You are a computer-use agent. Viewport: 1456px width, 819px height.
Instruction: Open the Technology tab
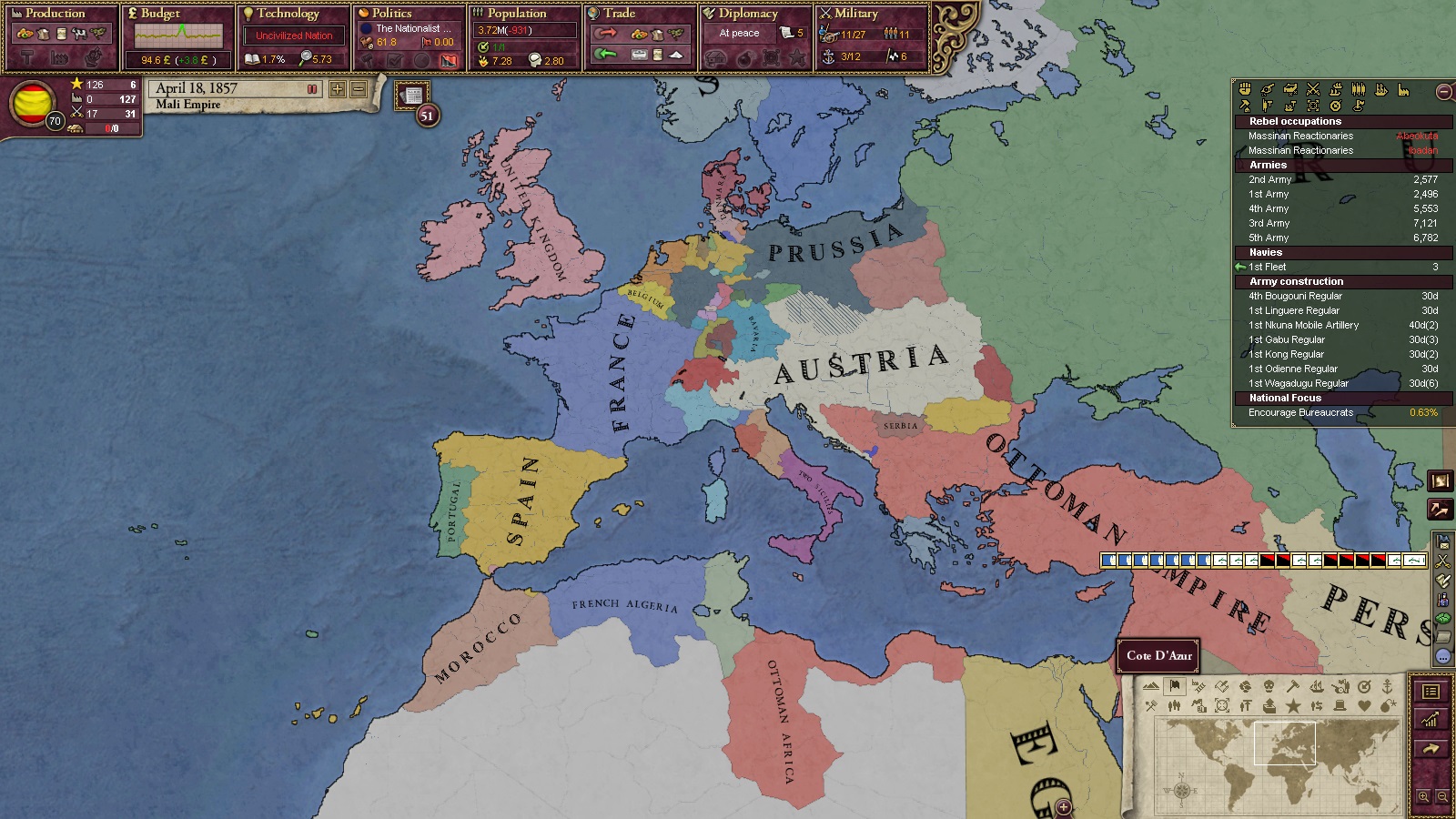pyautogui.click(x=288, y=14)
